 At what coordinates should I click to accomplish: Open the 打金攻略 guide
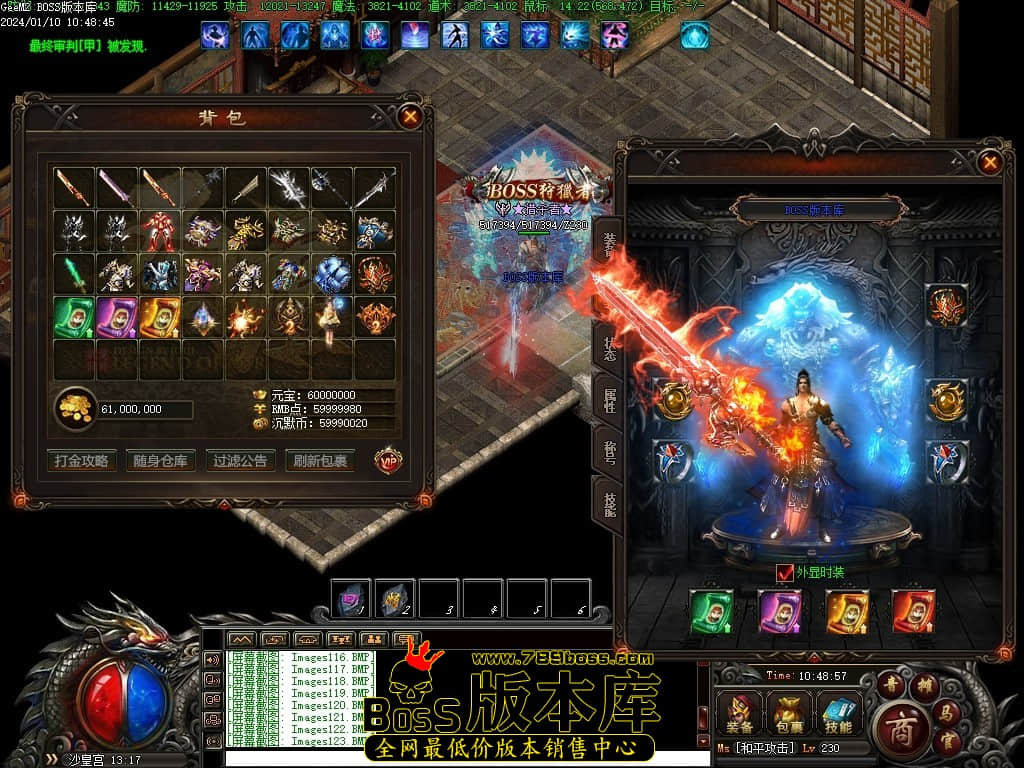click(81, 461)
